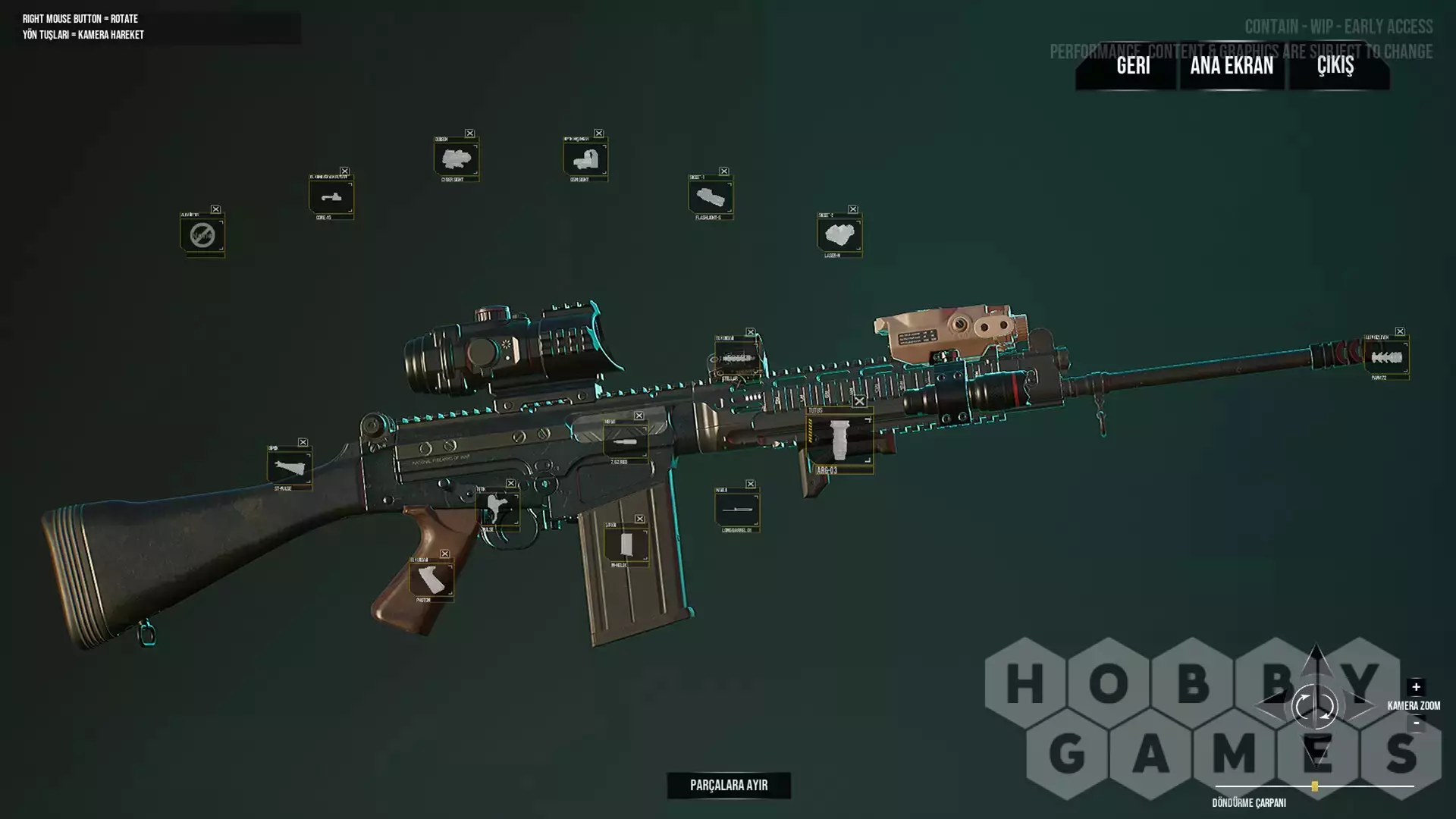Image resolution: width=1456 pixels, height=819 pixels.
Task: Select the Core charging handle slot
Action: [331, 198]
